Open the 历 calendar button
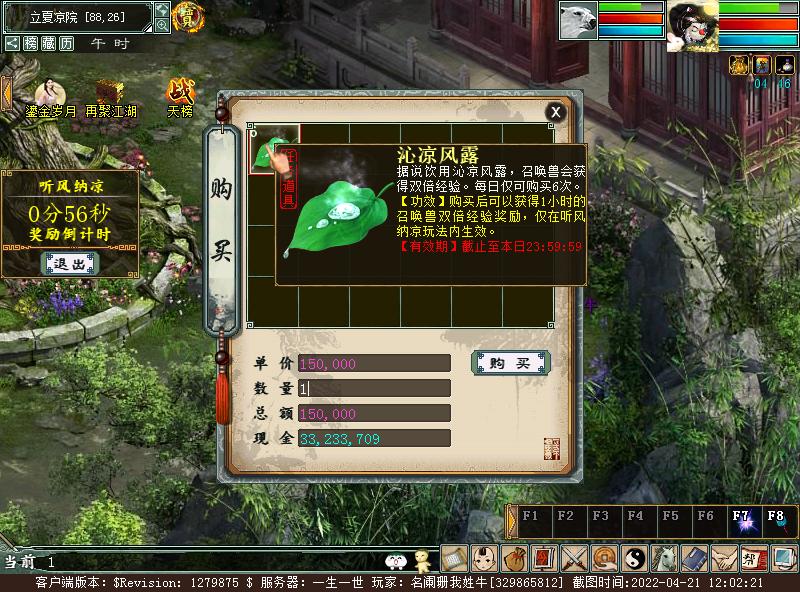Image resolution: width=800 pixels, height=592 pixels. coord(67,43)
